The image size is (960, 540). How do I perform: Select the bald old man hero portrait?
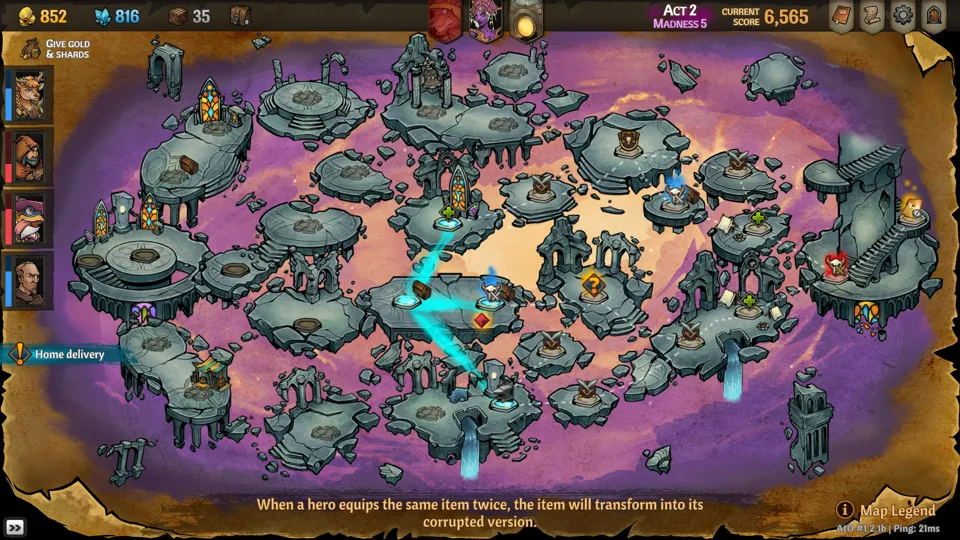pos(27,280)
